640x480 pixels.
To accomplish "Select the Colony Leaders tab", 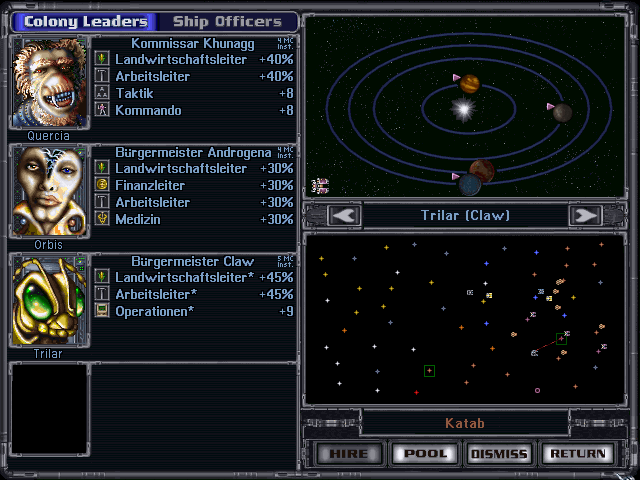I will click(x=85, y=21).
